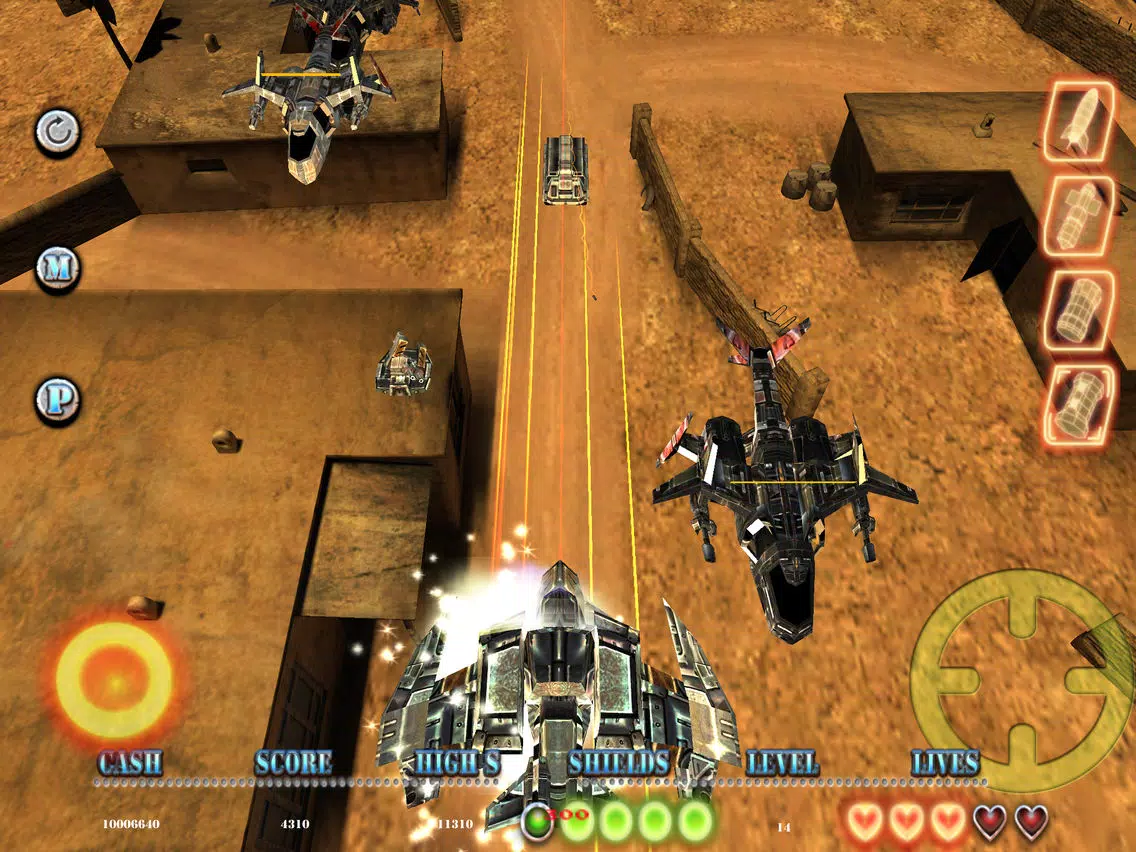Select the finned rocket weapon icon
This screenshot has height=852, width=1136.
click(x=1079, y=122)
